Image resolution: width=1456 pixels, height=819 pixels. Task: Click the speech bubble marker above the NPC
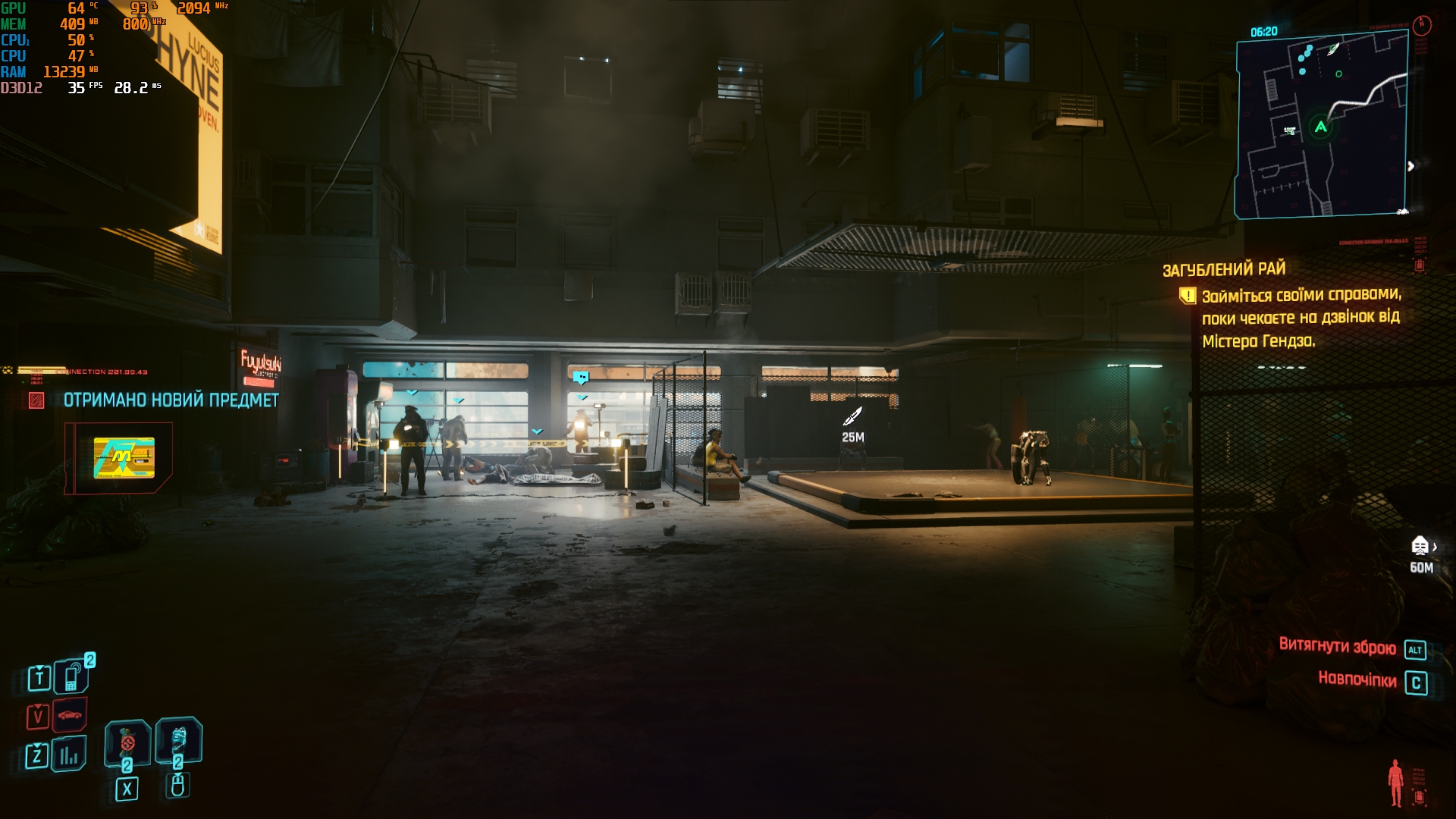click(581, 377)
